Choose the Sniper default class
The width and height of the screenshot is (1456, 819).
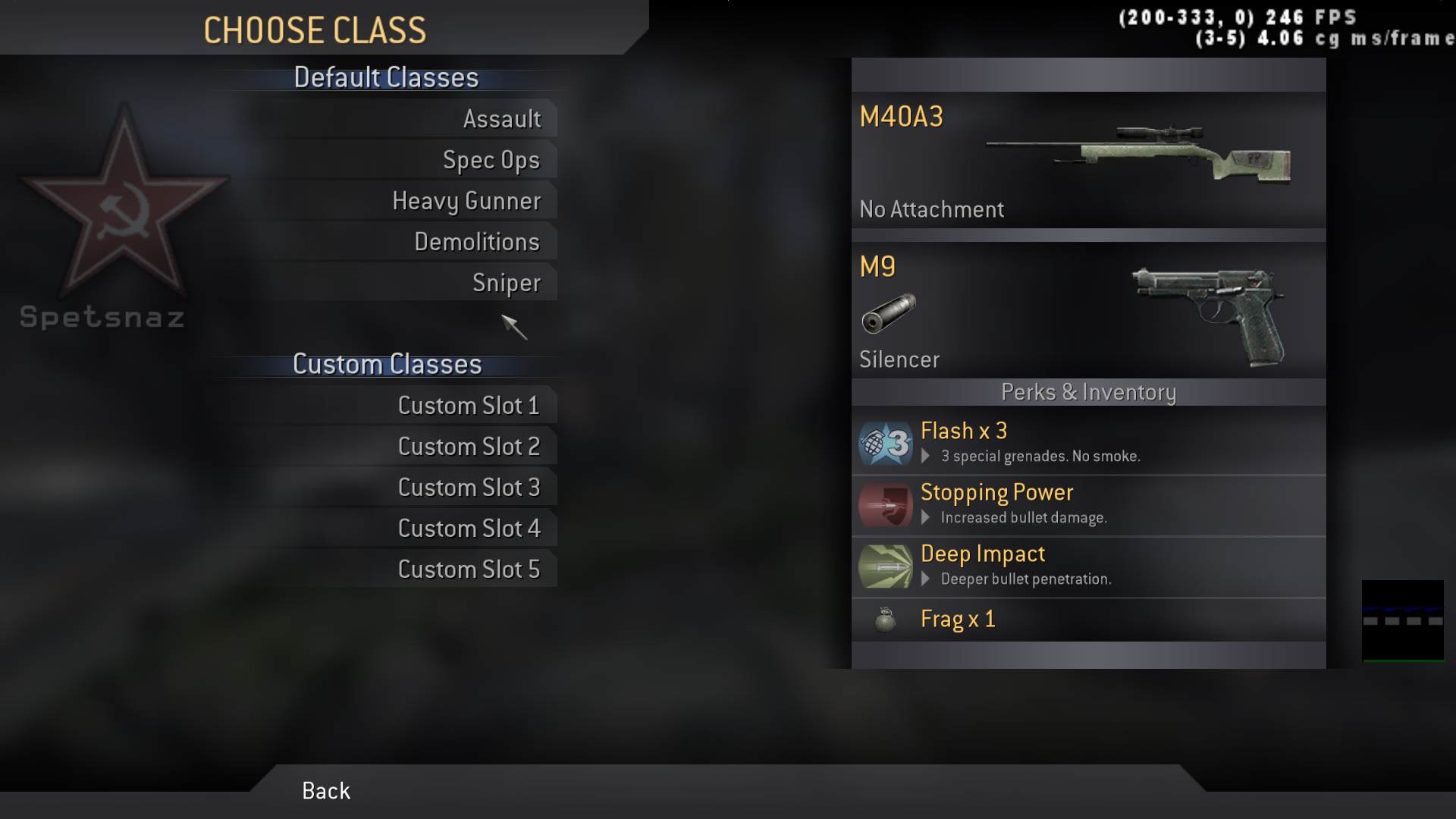[506, 283]
